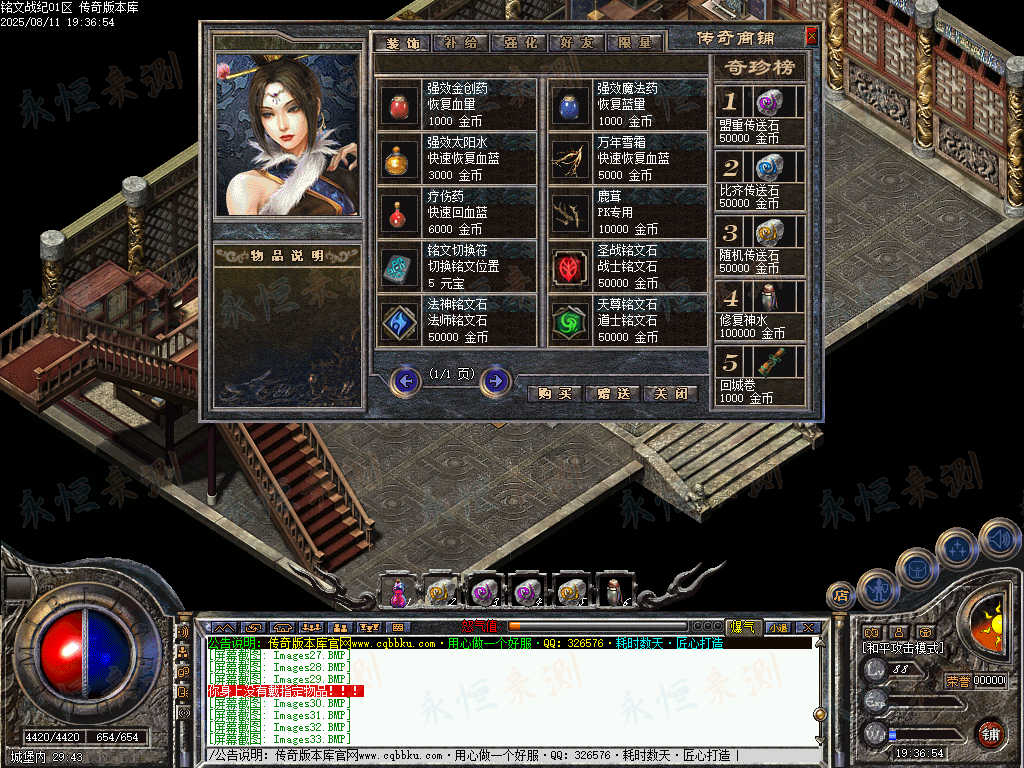
Task: Click the 赠送 gift button
Action: (x=611, y=394)
